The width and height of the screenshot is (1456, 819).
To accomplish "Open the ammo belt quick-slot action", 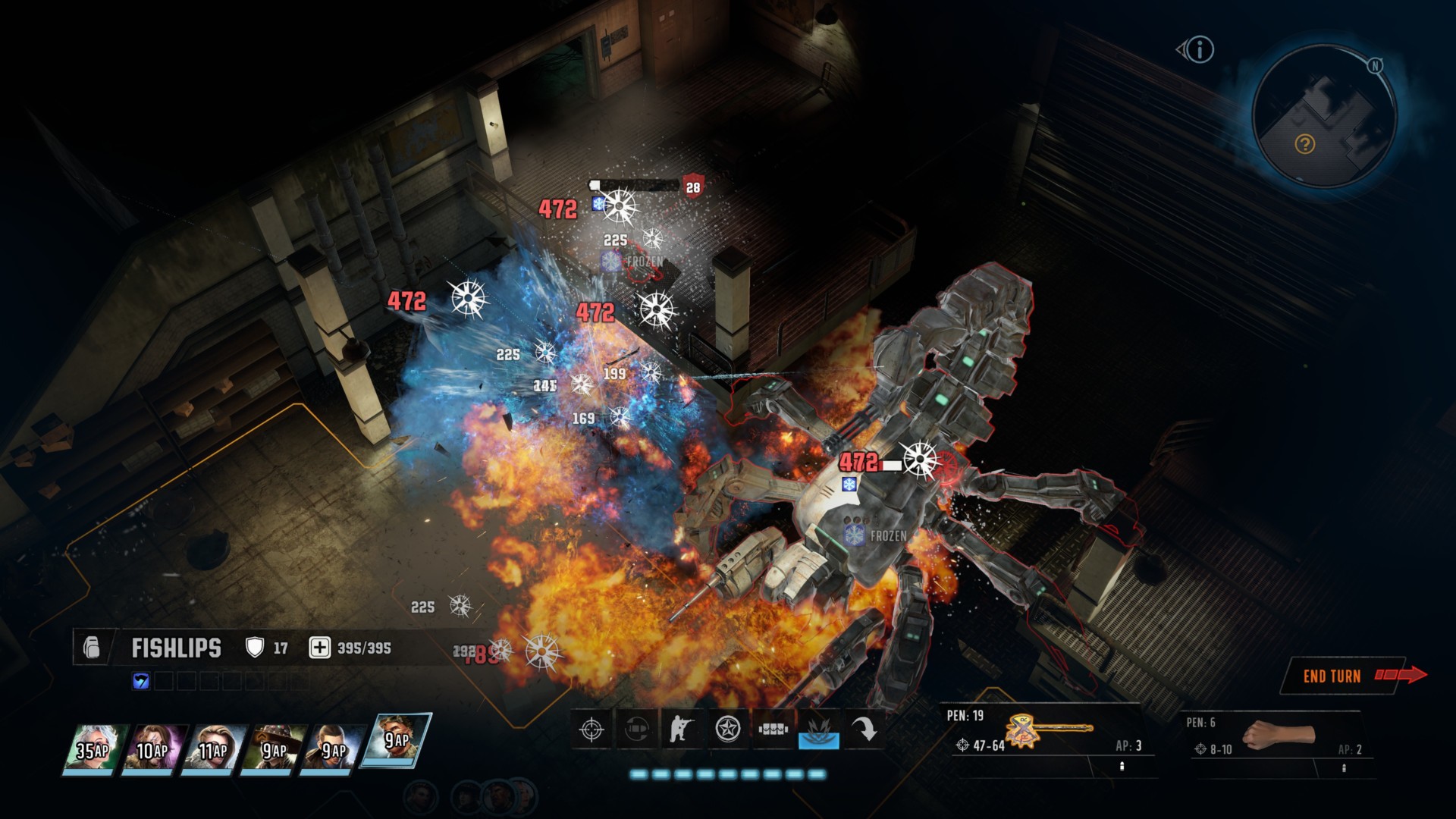I will click(x=773, y=730).
